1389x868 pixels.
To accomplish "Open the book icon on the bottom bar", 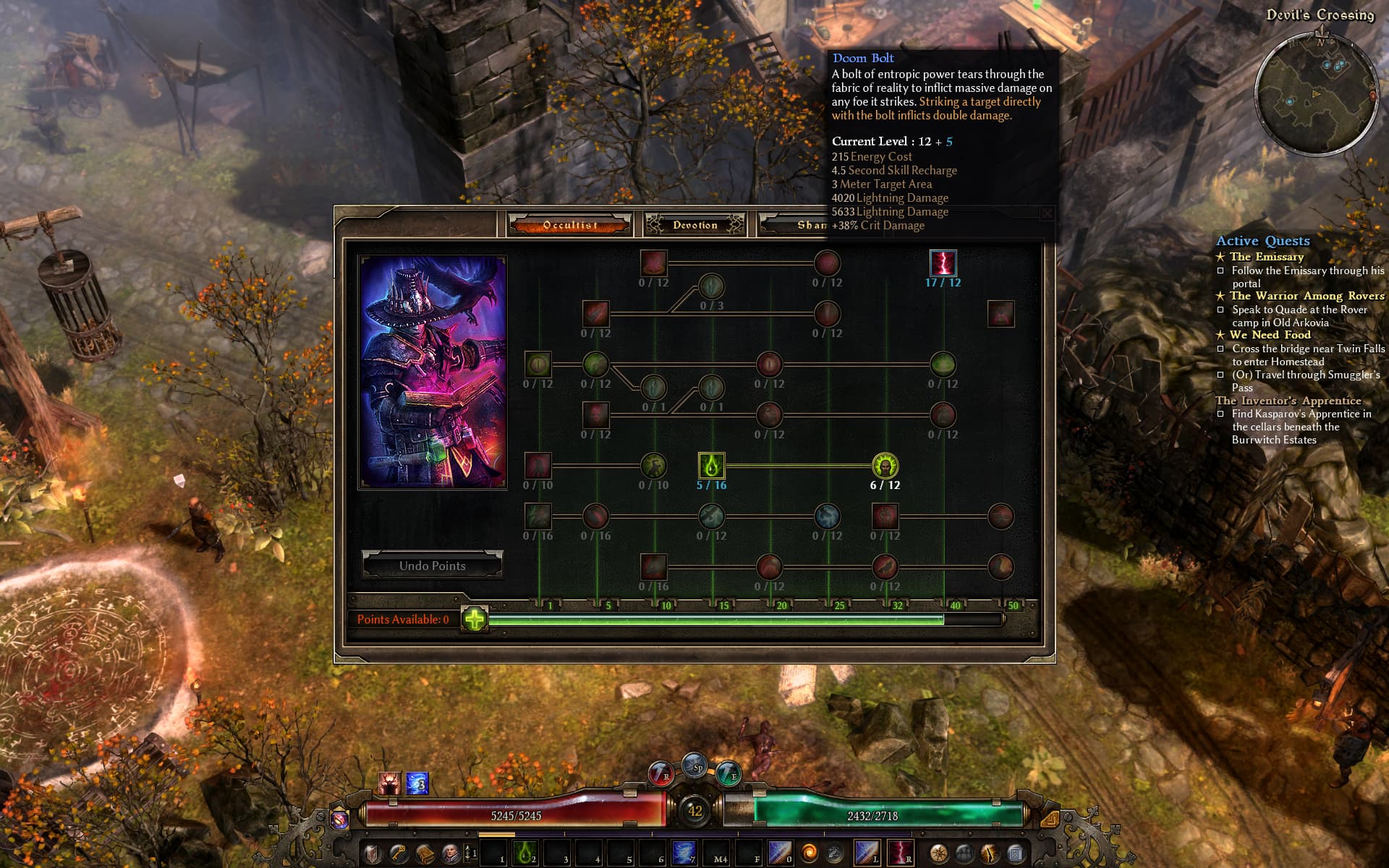I will click(425, 854).
